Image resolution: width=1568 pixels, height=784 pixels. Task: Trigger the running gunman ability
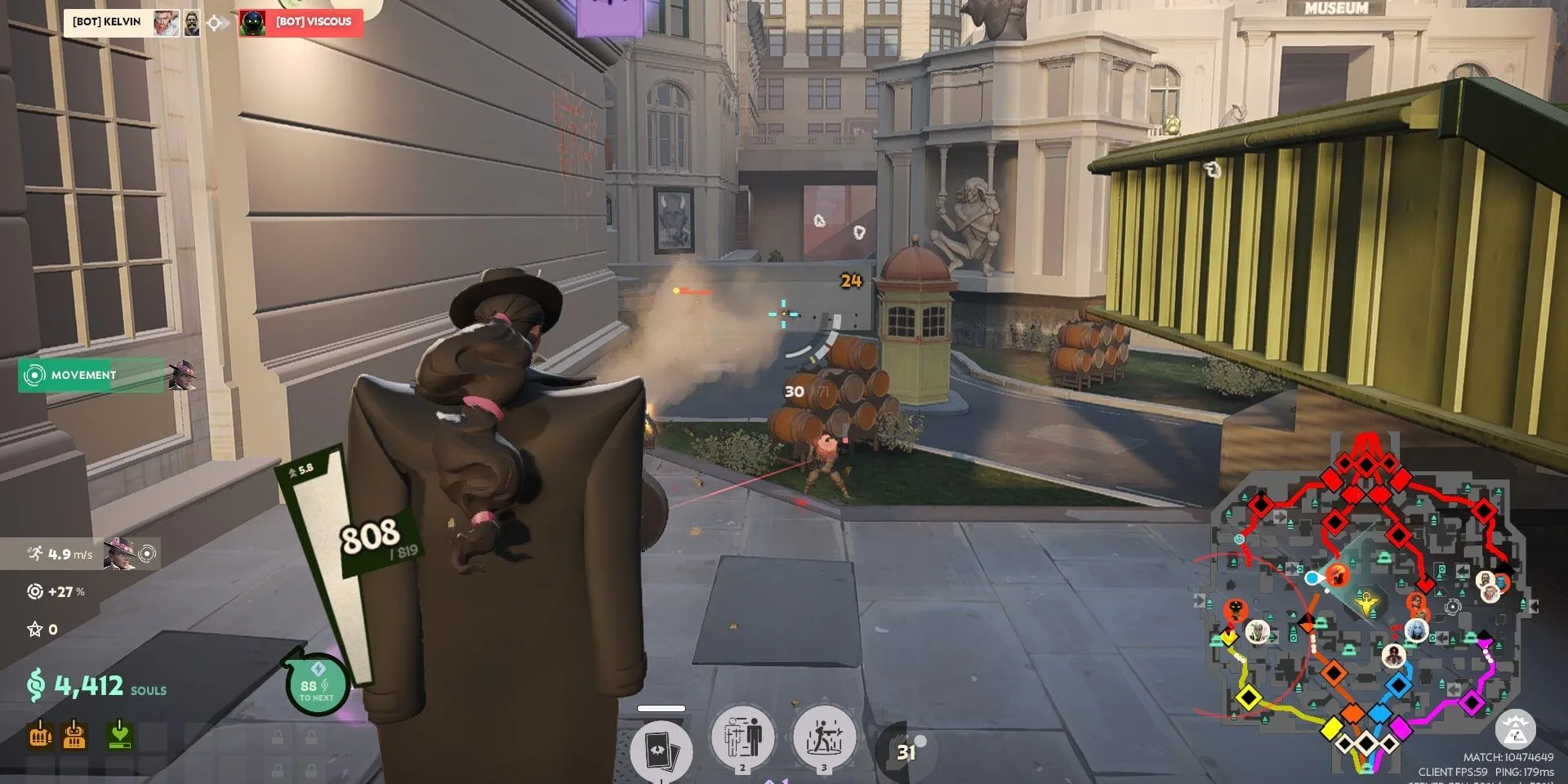click(x=824, y=737)
